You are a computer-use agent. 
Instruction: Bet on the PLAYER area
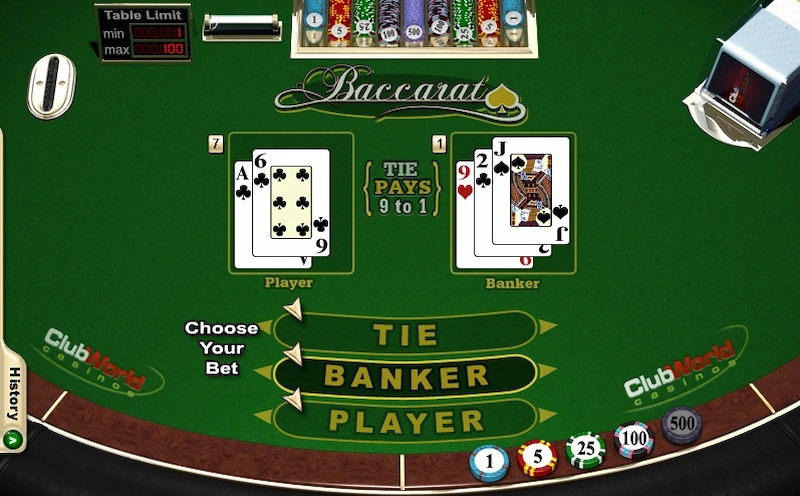[407, 421]
